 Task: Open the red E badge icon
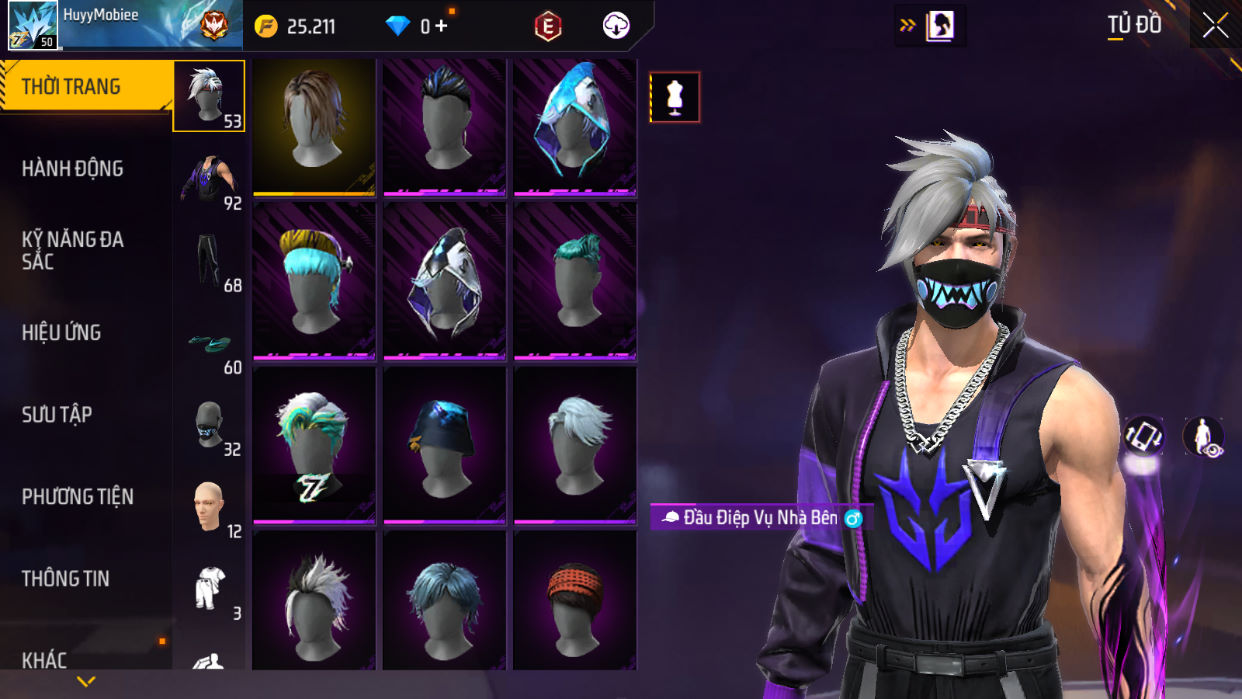click(547, 27)
